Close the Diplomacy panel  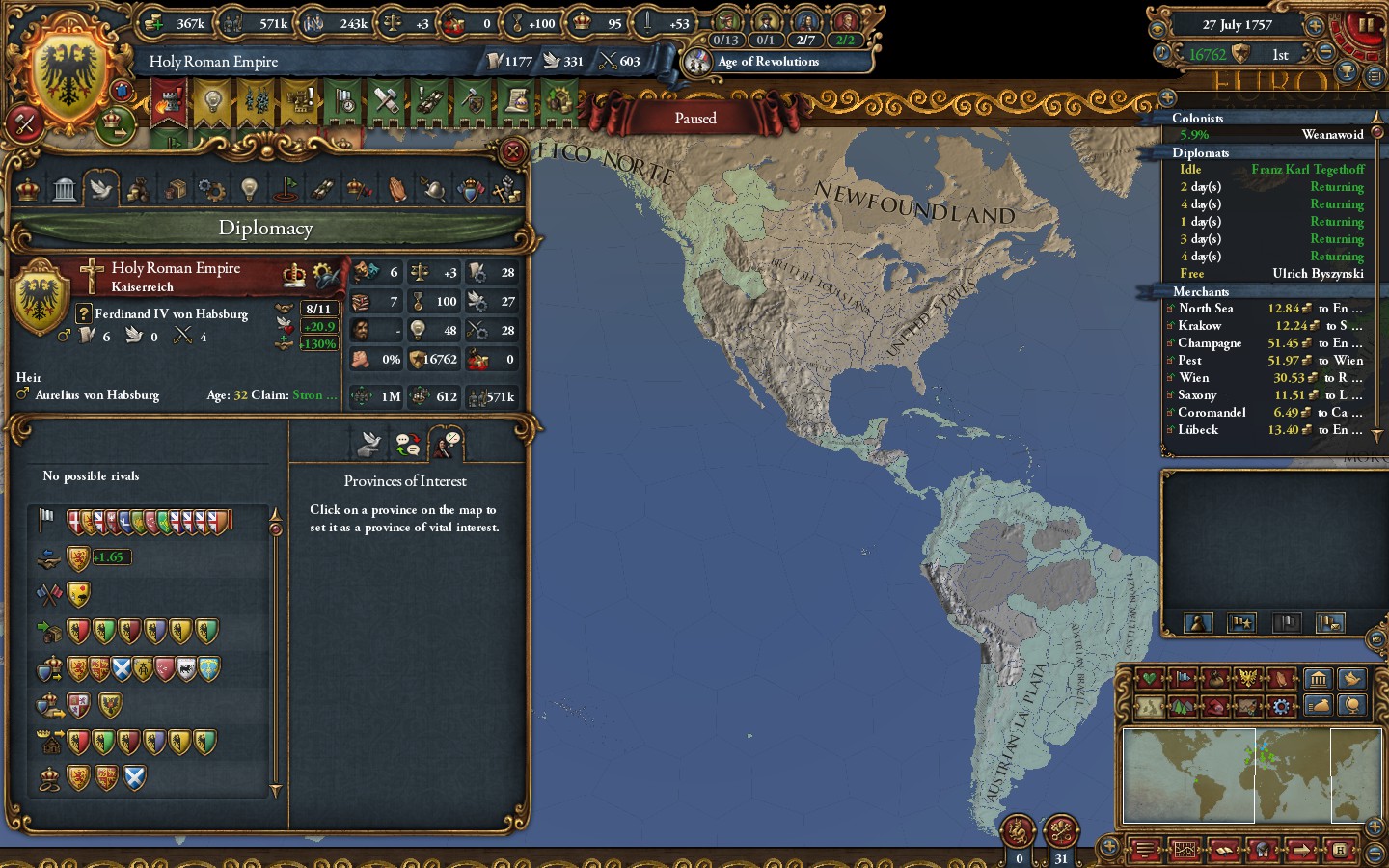click(513, 151)
